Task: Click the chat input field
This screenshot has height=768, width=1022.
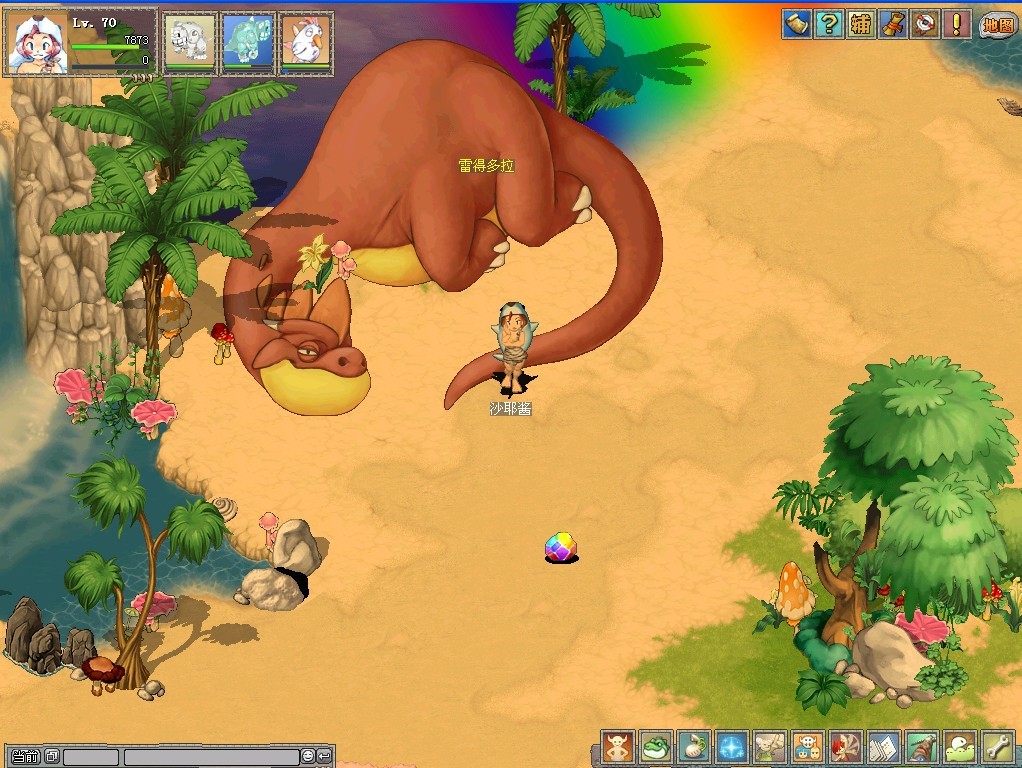Action: click(x=210, y=757)
